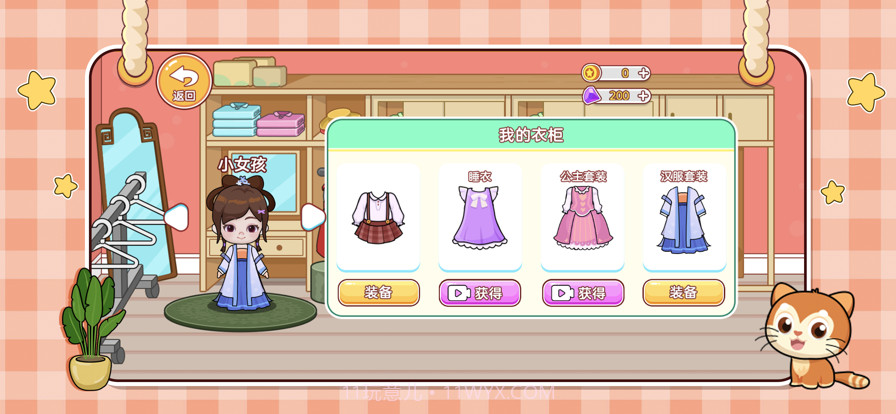Click the 返回 back button
The width and height of the screenshot is (896, 414).
(184, 81)
